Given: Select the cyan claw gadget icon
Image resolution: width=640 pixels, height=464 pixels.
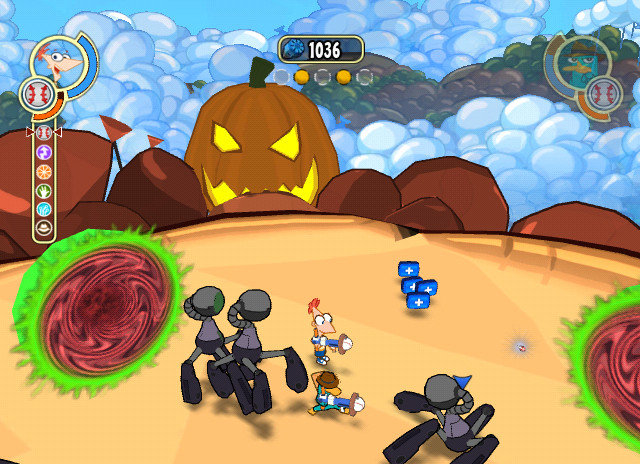Looking at the screenshot, I should pos(44,209).
